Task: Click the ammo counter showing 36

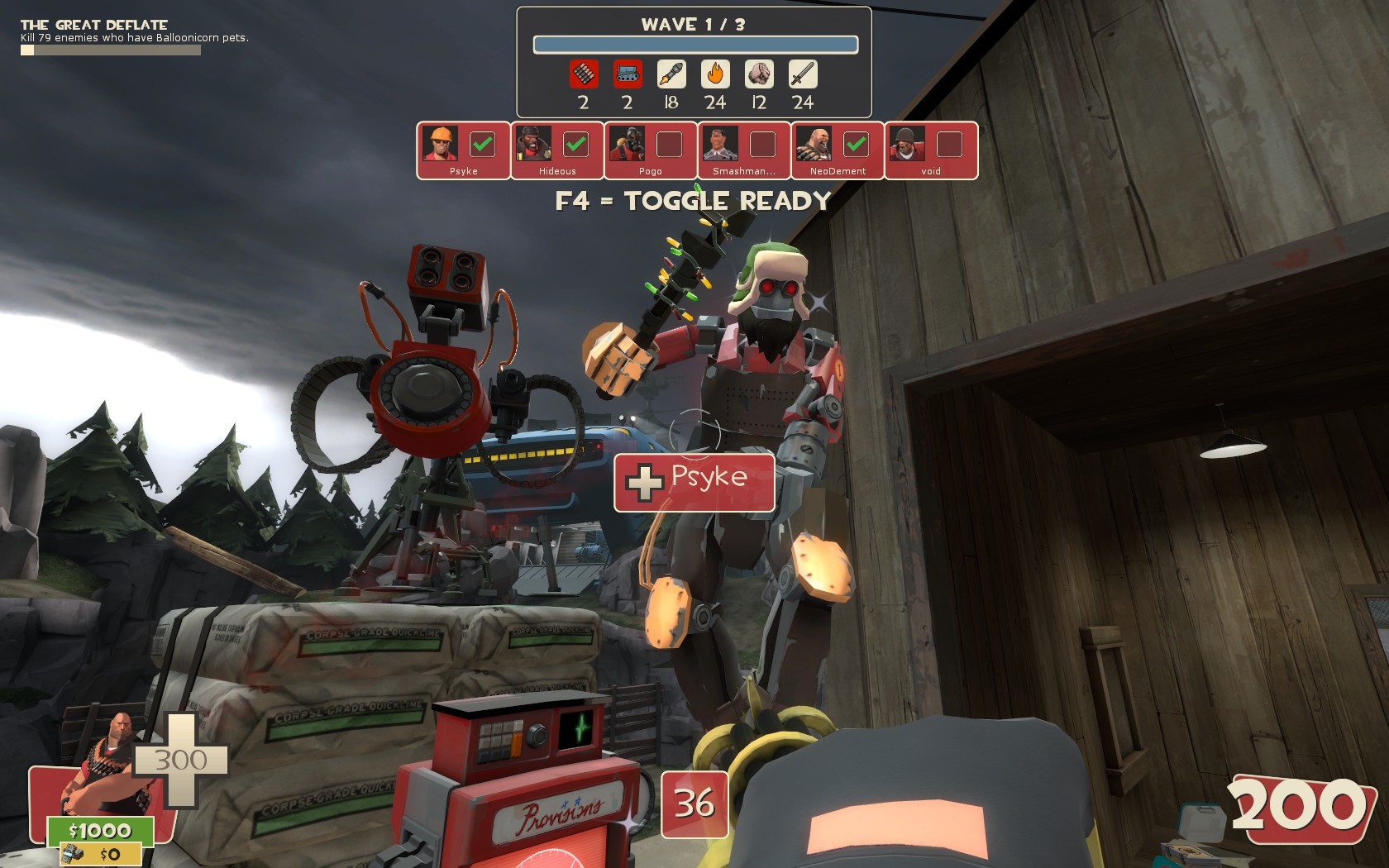Action: pyautogui.click(x=694, y=803)
